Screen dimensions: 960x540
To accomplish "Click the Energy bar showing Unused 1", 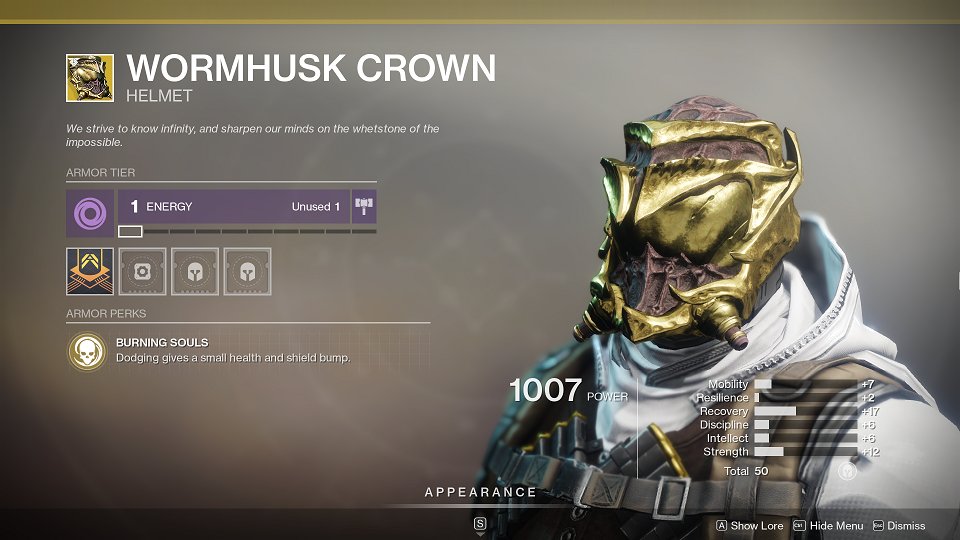I will click(x=234, y=207).
